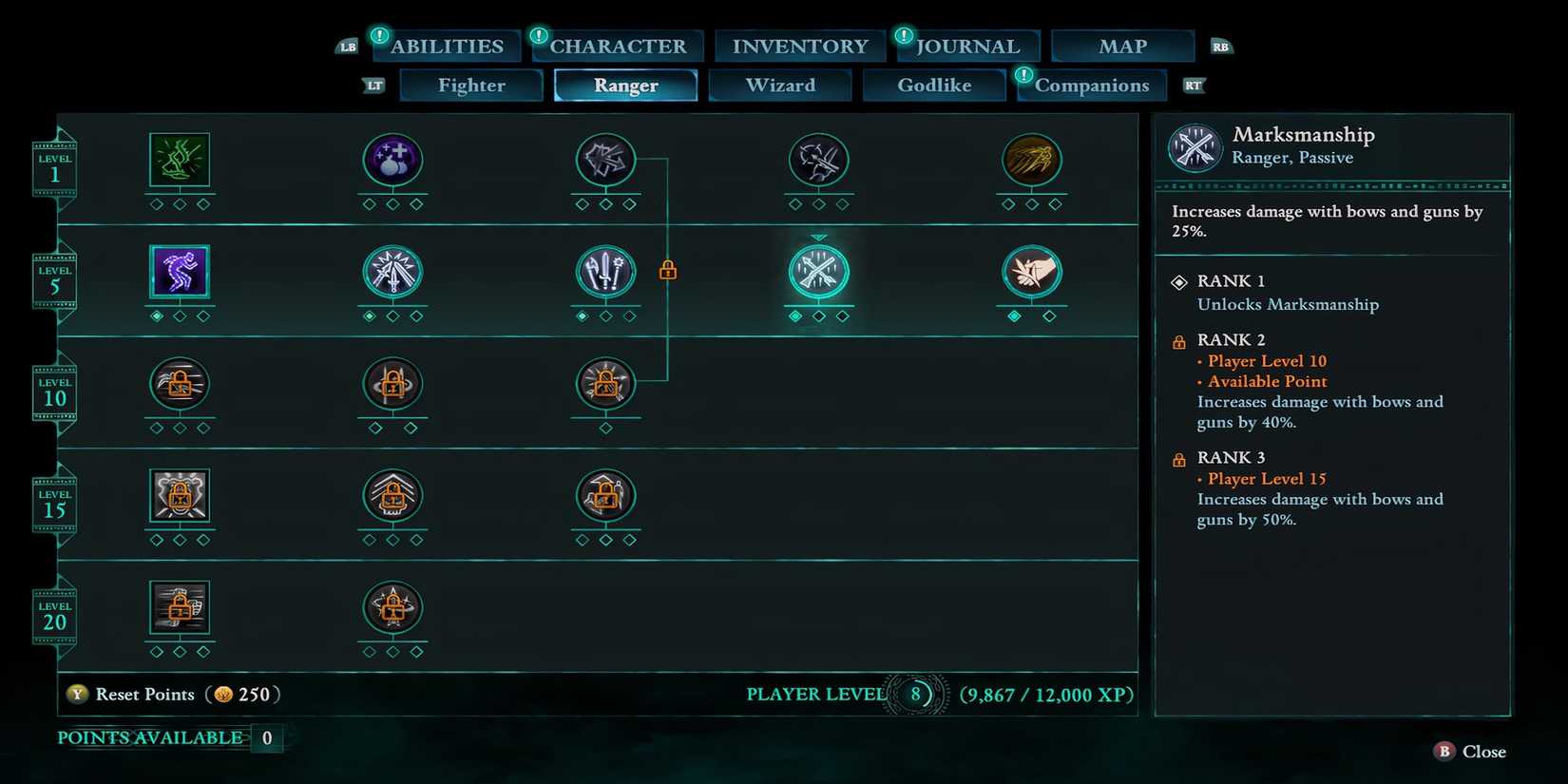Open the axe-sword-mace weapon proficiency icon
The width and height of the screenshot is (1568, 784).
point(605,274)
